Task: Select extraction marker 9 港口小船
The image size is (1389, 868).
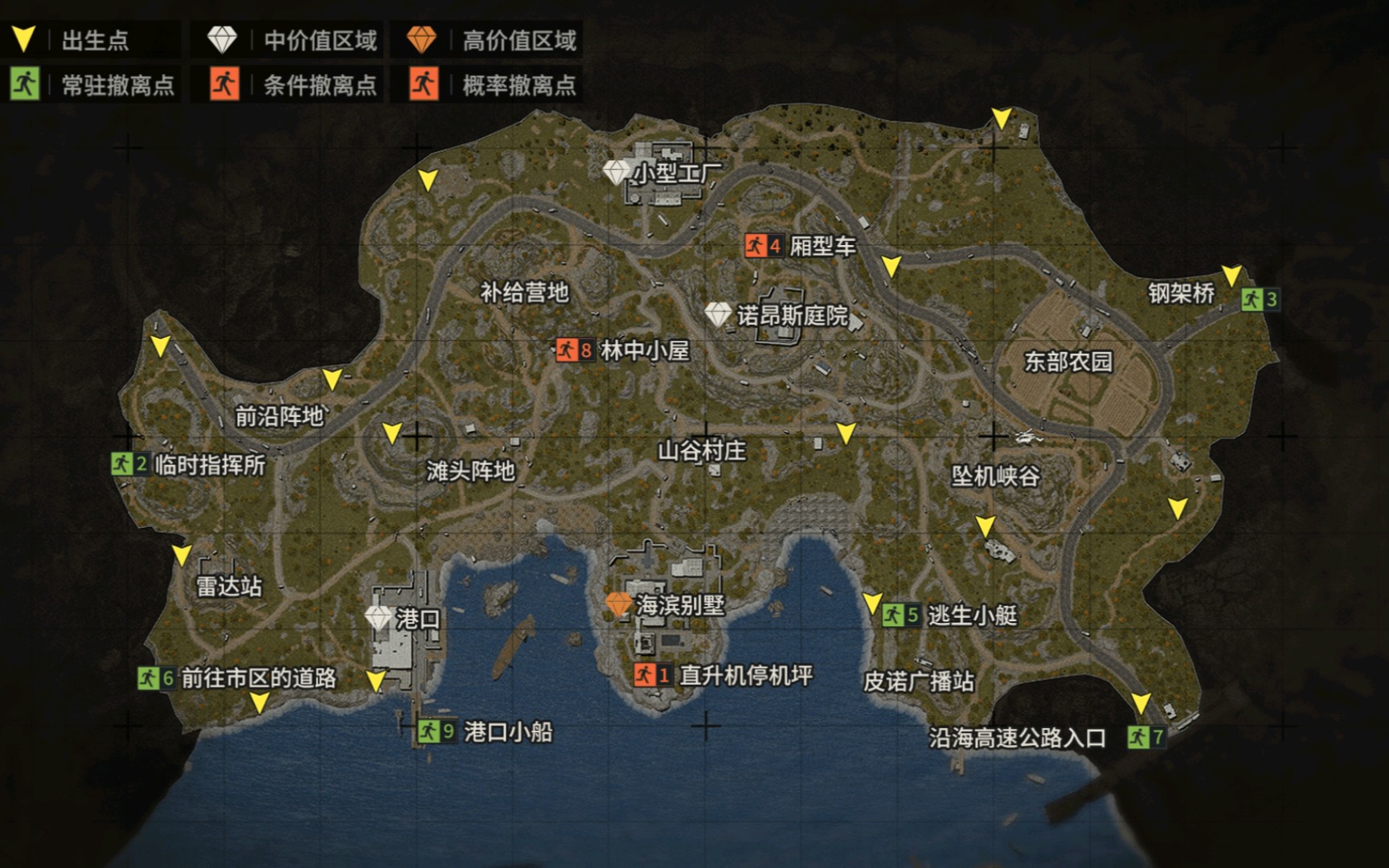Action: [436, 731]
